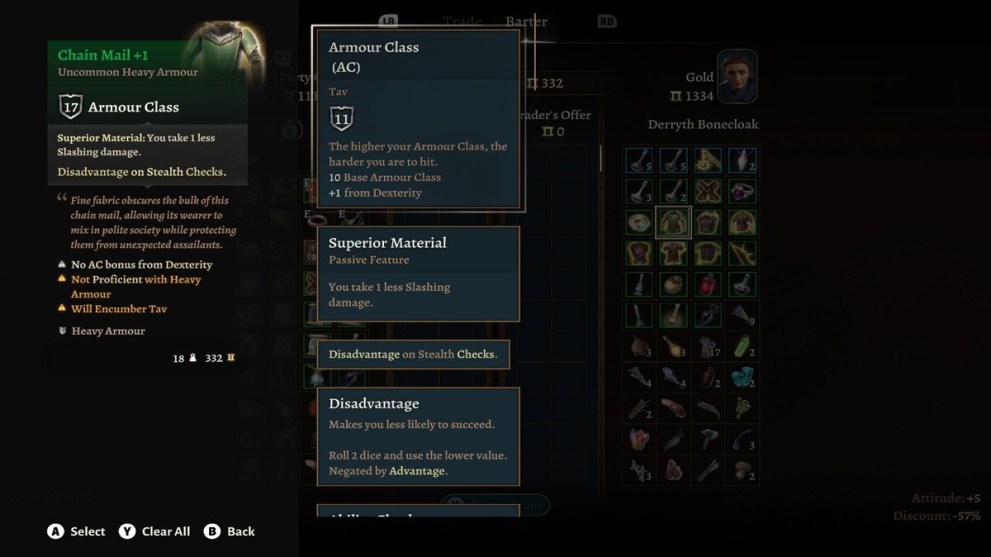Select the Armour Class (AC) tooltip panel
The height and width of the screenshot is (557, 991).
pyautogui.click(x=418, y=119)
